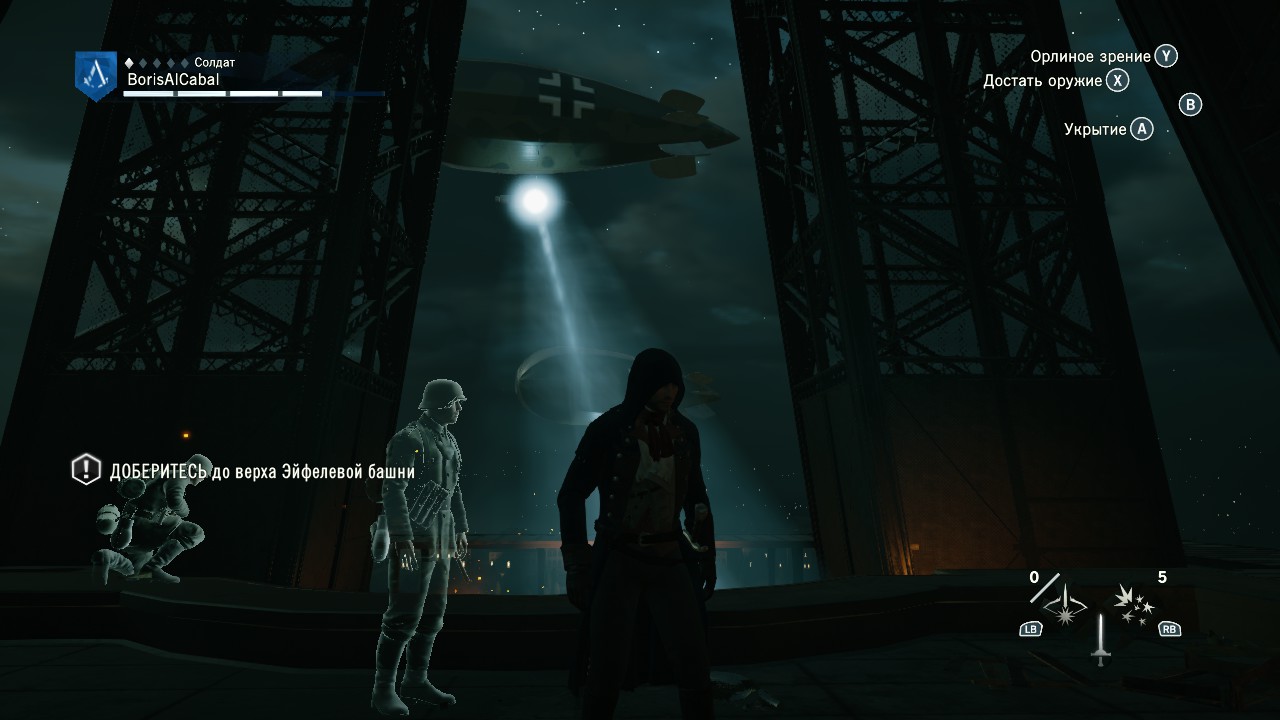Viewport: 1280px width, 720px height.
Task: Activate the B button prompt
Action: [x=1190, y=104]
